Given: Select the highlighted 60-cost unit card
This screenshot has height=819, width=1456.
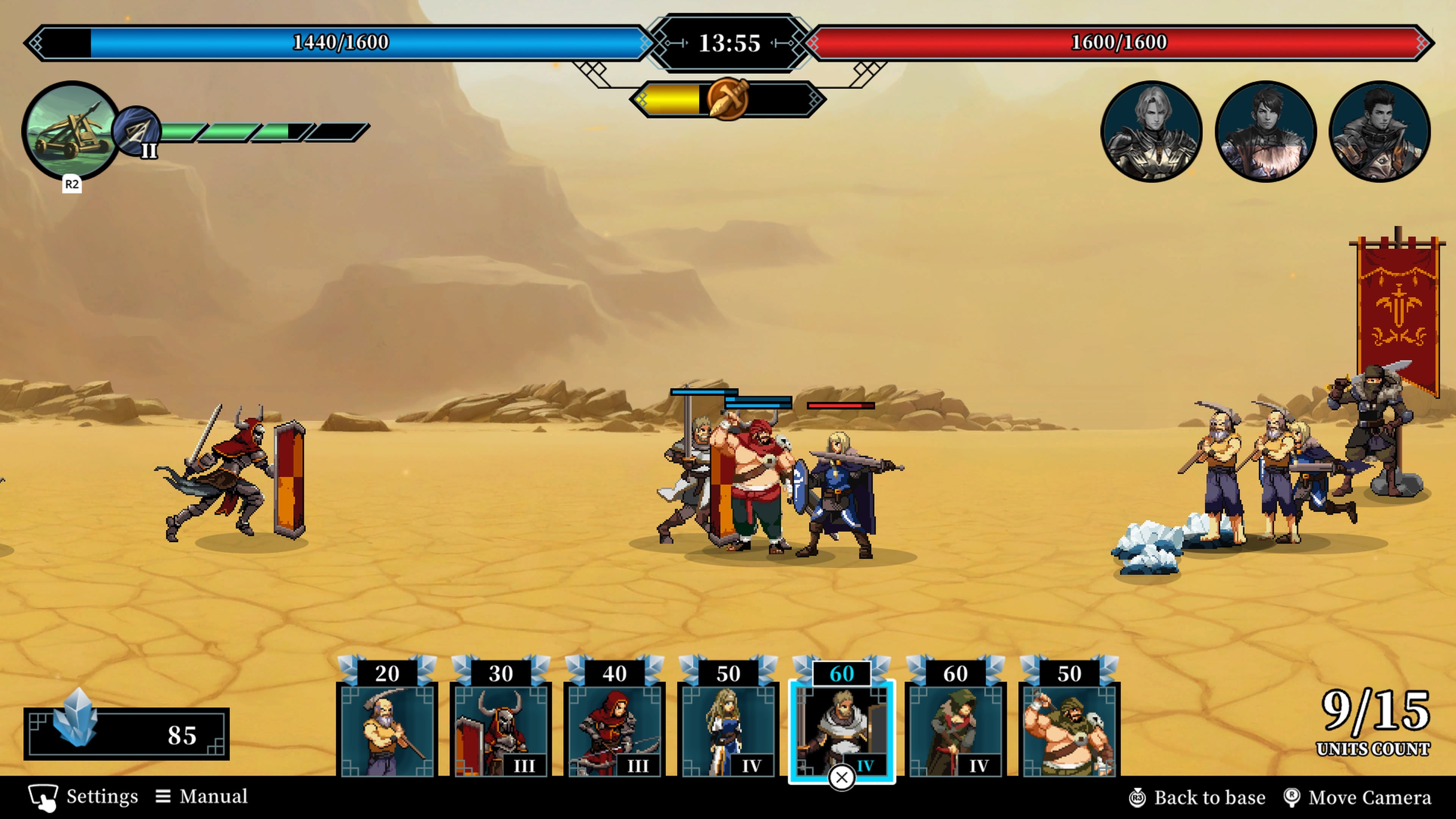Looking at the screenshot, I should (x=842, y=729).
